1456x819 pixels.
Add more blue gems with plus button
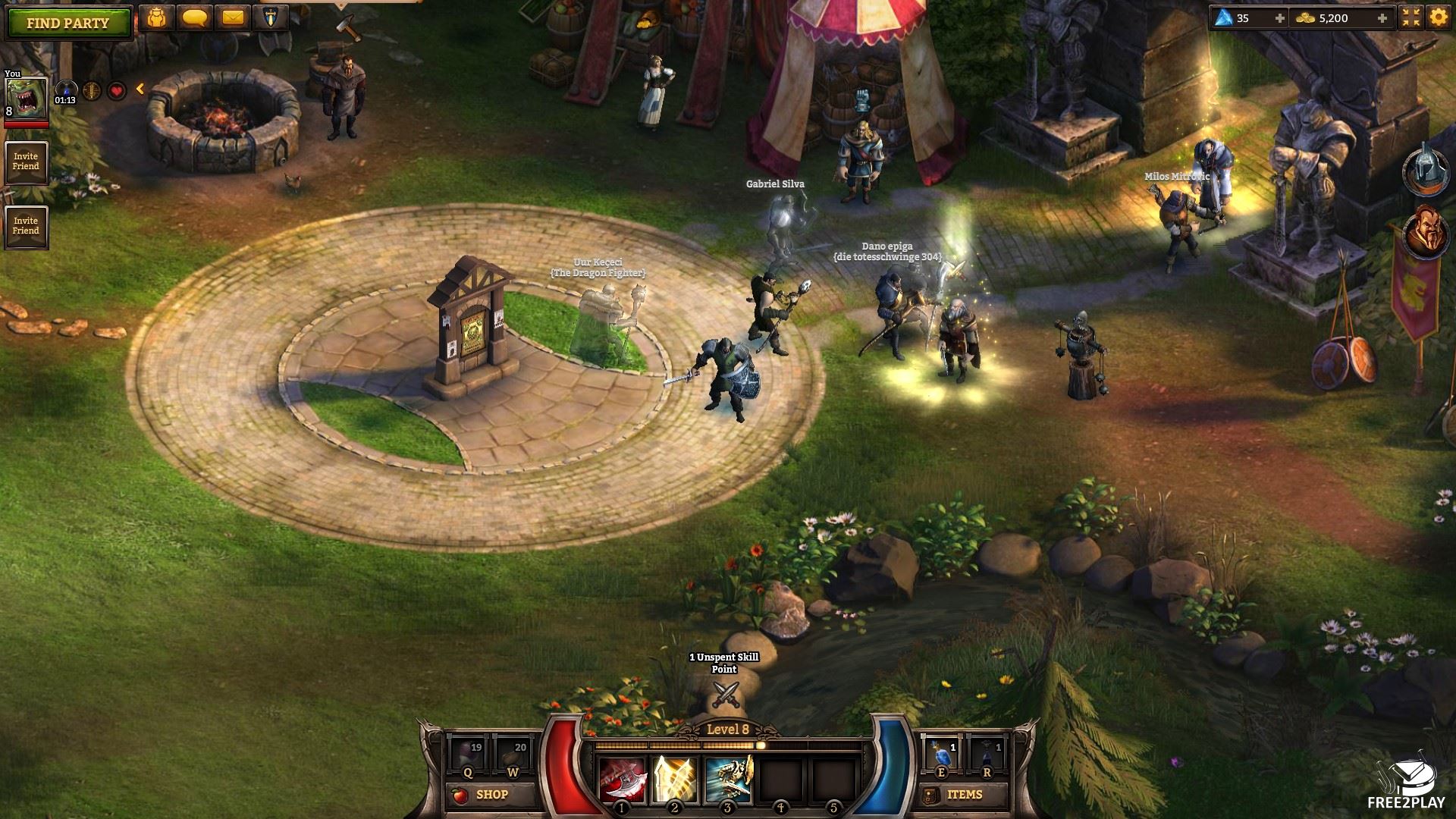pos(1280,18)
